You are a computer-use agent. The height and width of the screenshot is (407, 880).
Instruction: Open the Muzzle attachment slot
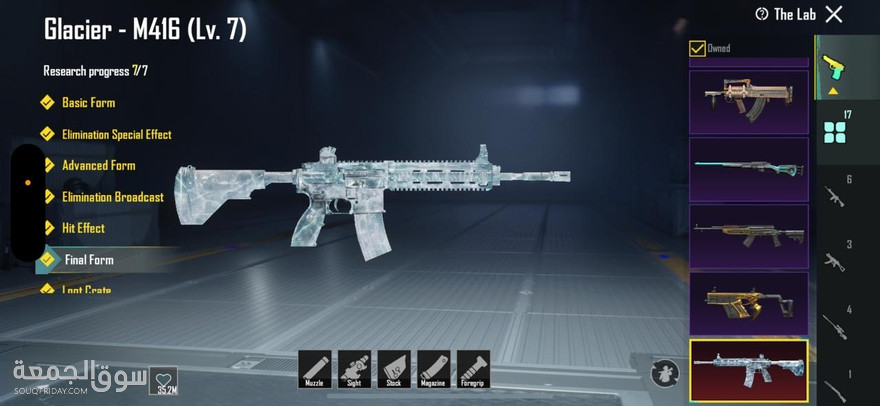pos(314,369)
